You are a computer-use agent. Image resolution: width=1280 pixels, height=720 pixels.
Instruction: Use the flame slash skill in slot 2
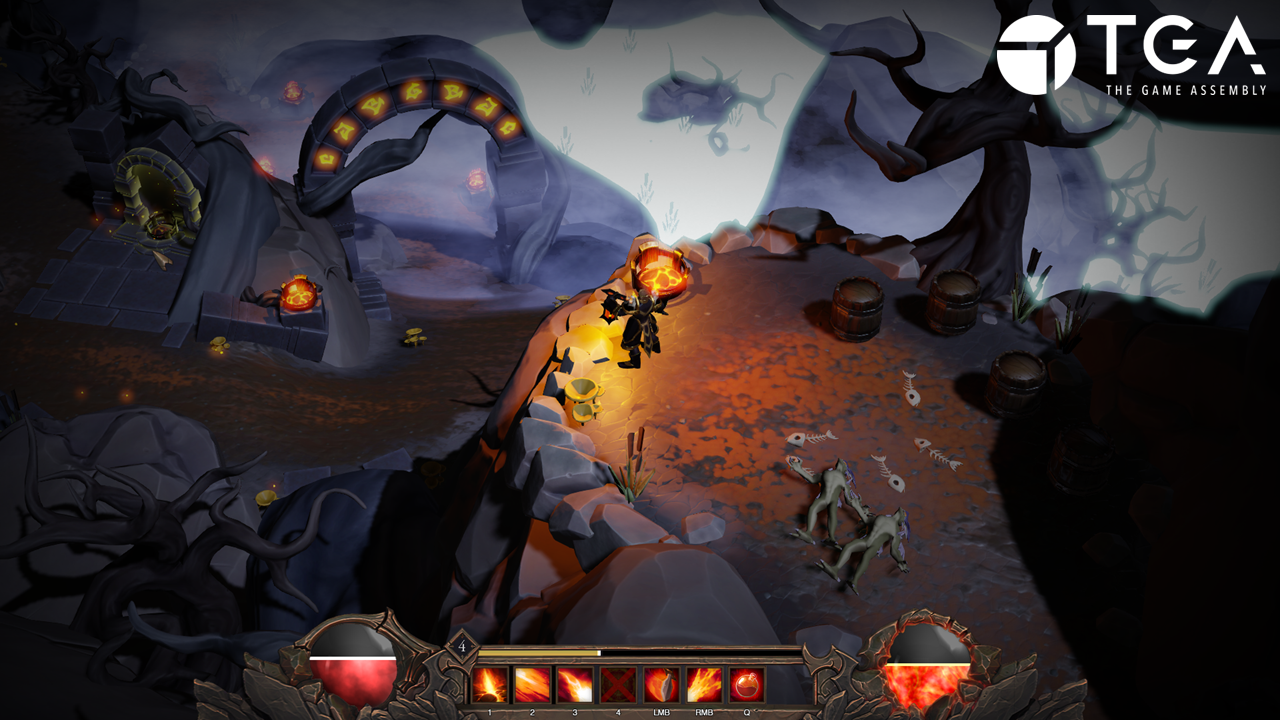532,685
